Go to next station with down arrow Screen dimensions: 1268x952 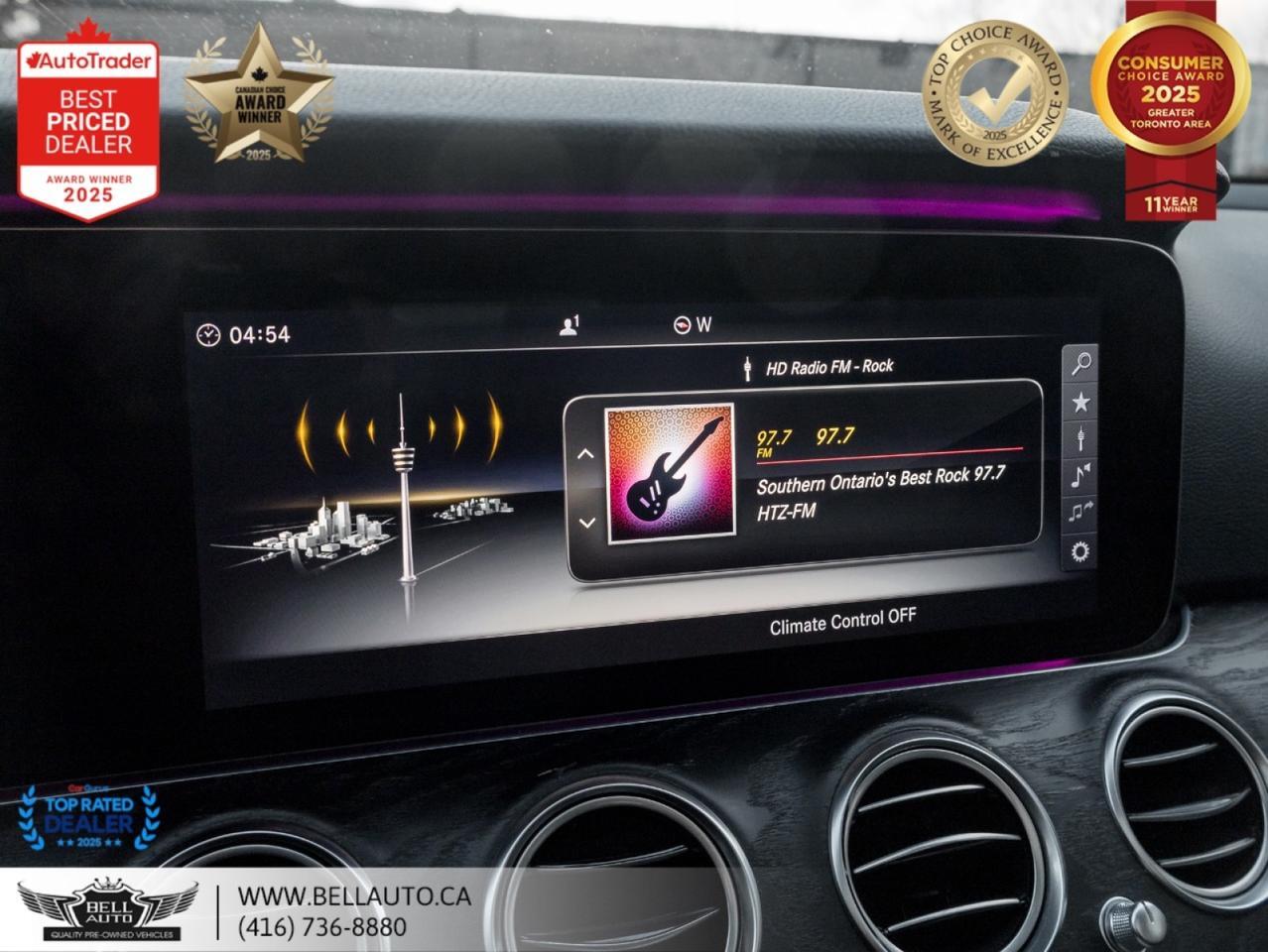point(586,523)
